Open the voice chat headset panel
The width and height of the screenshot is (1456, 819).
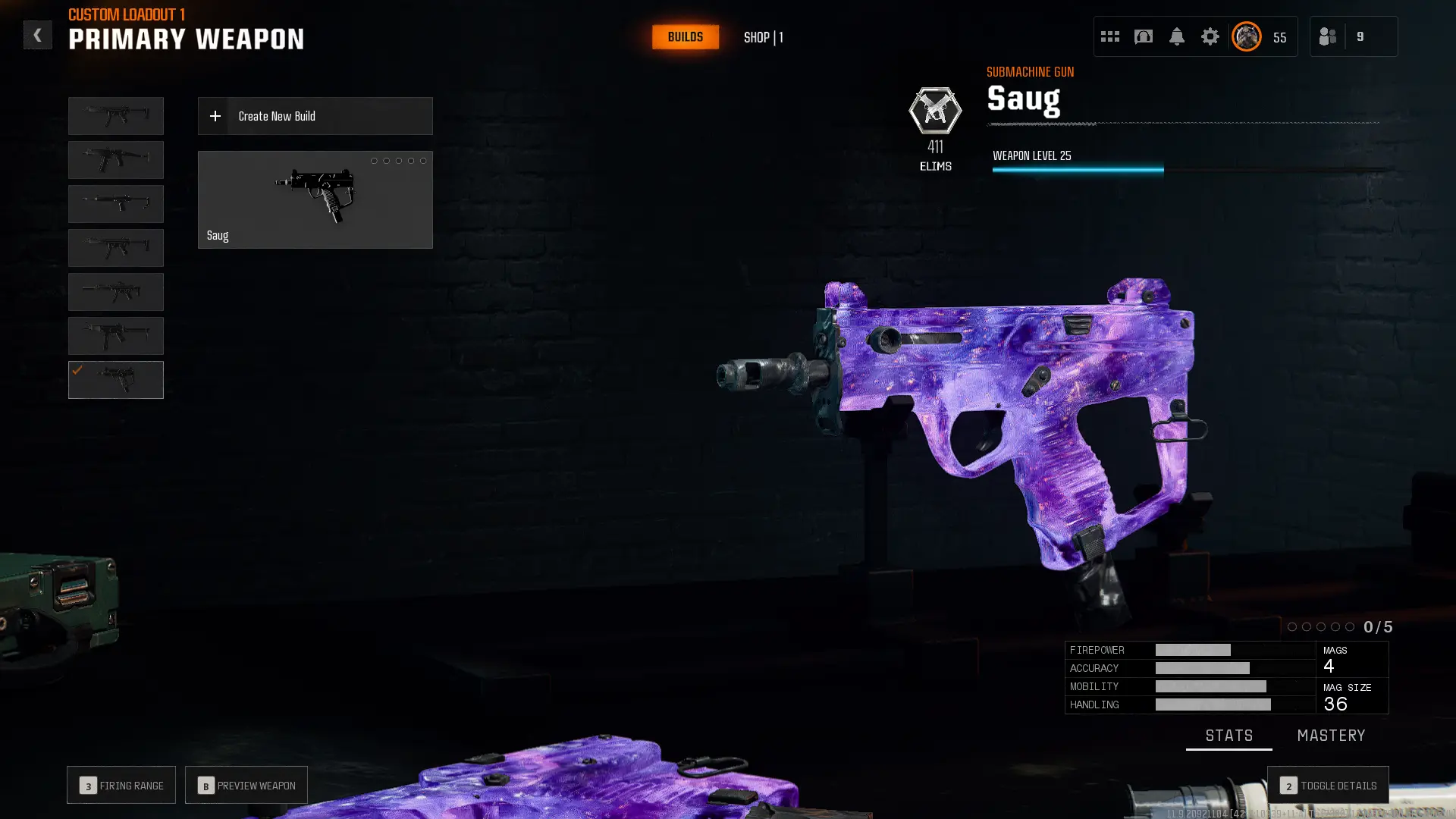pyautogui.click(x=1143, y=36)
